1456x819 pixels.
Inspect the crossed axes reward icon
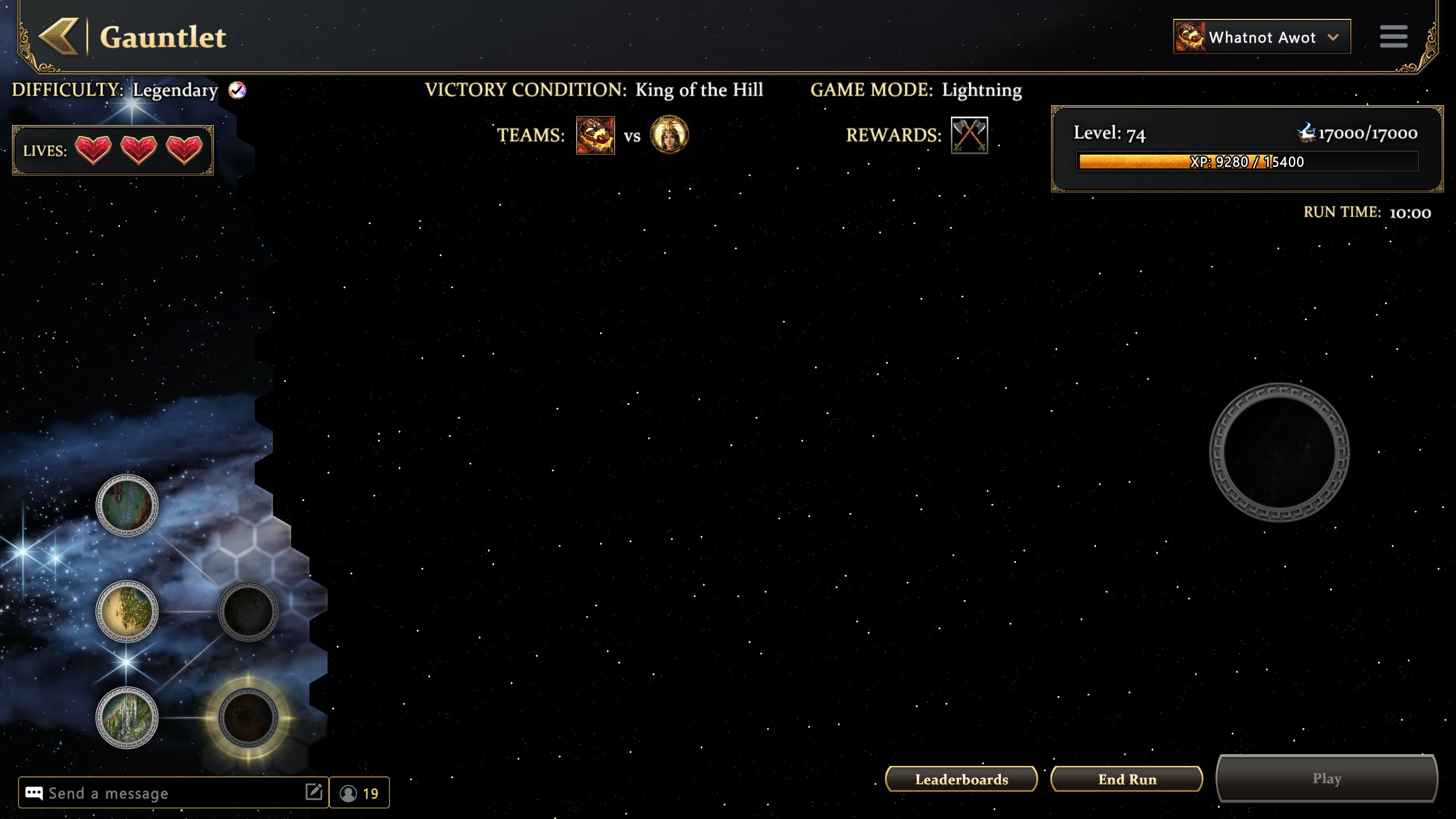click(x=969, y=135)
